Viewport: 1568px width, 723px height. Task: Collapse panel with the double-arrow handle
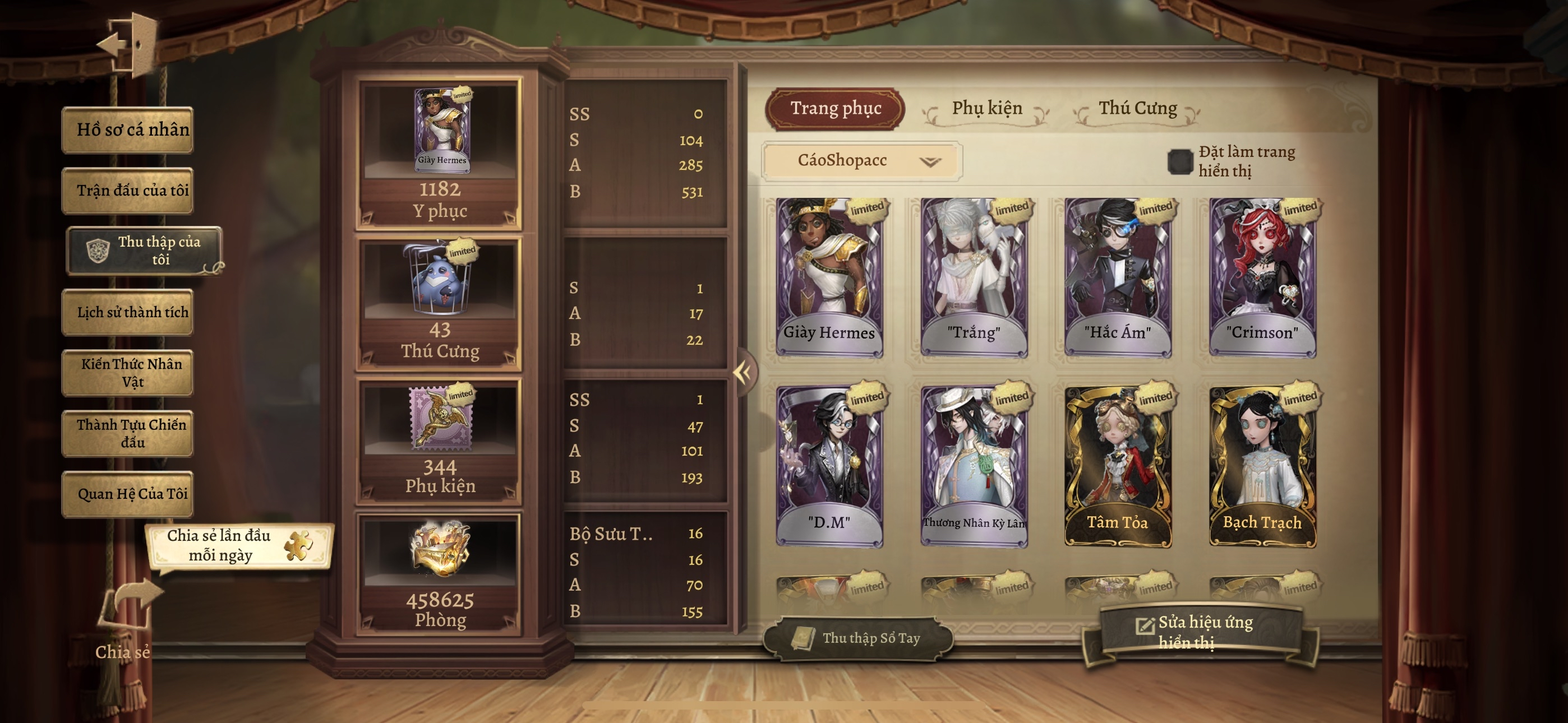743,372
